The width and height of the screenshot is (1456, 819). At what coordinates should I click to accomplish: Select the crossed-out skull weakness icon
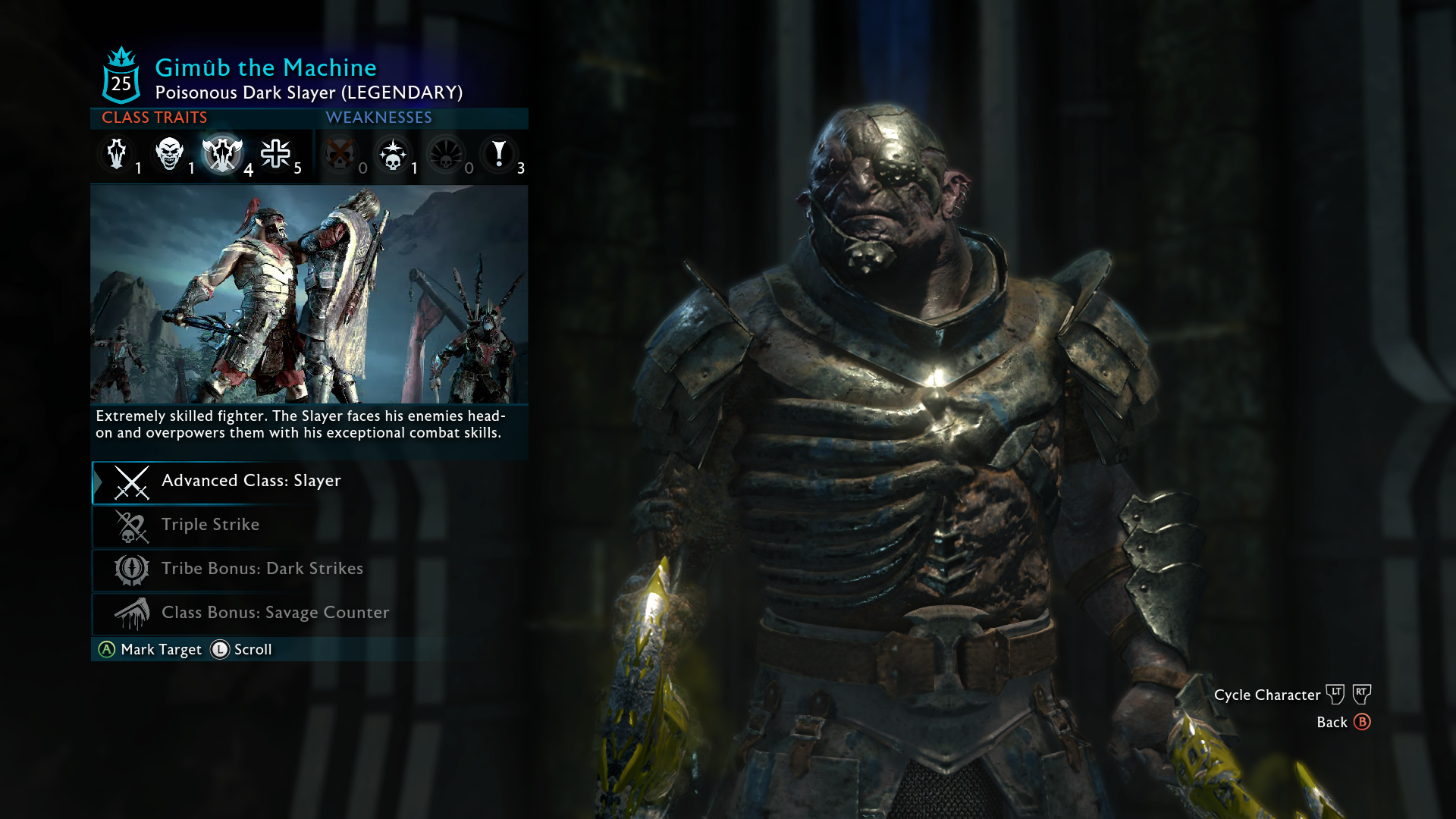339,154
